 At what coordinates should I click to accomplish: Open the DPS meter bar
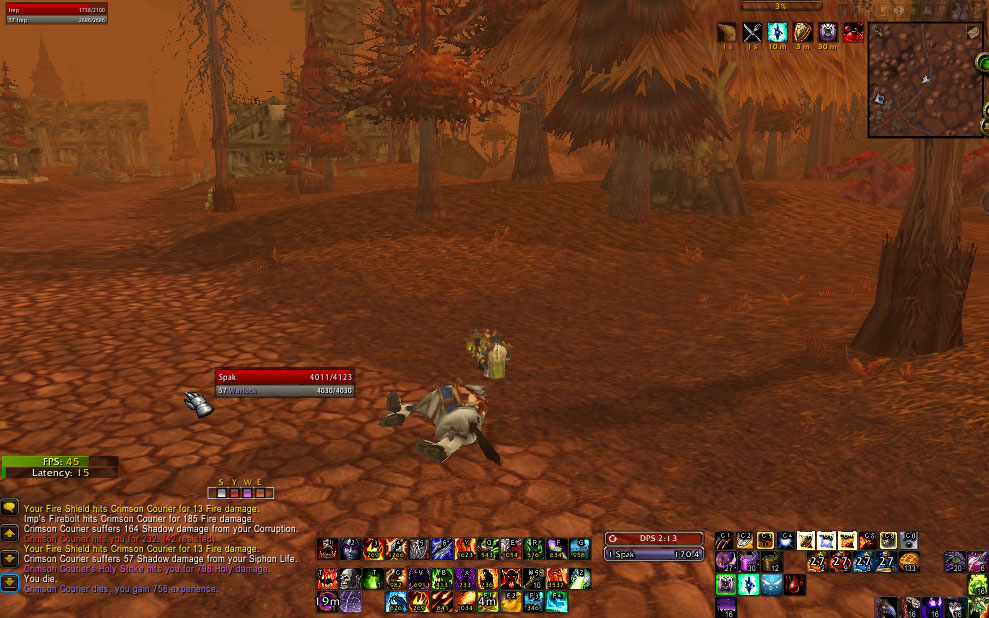(654, 539)
